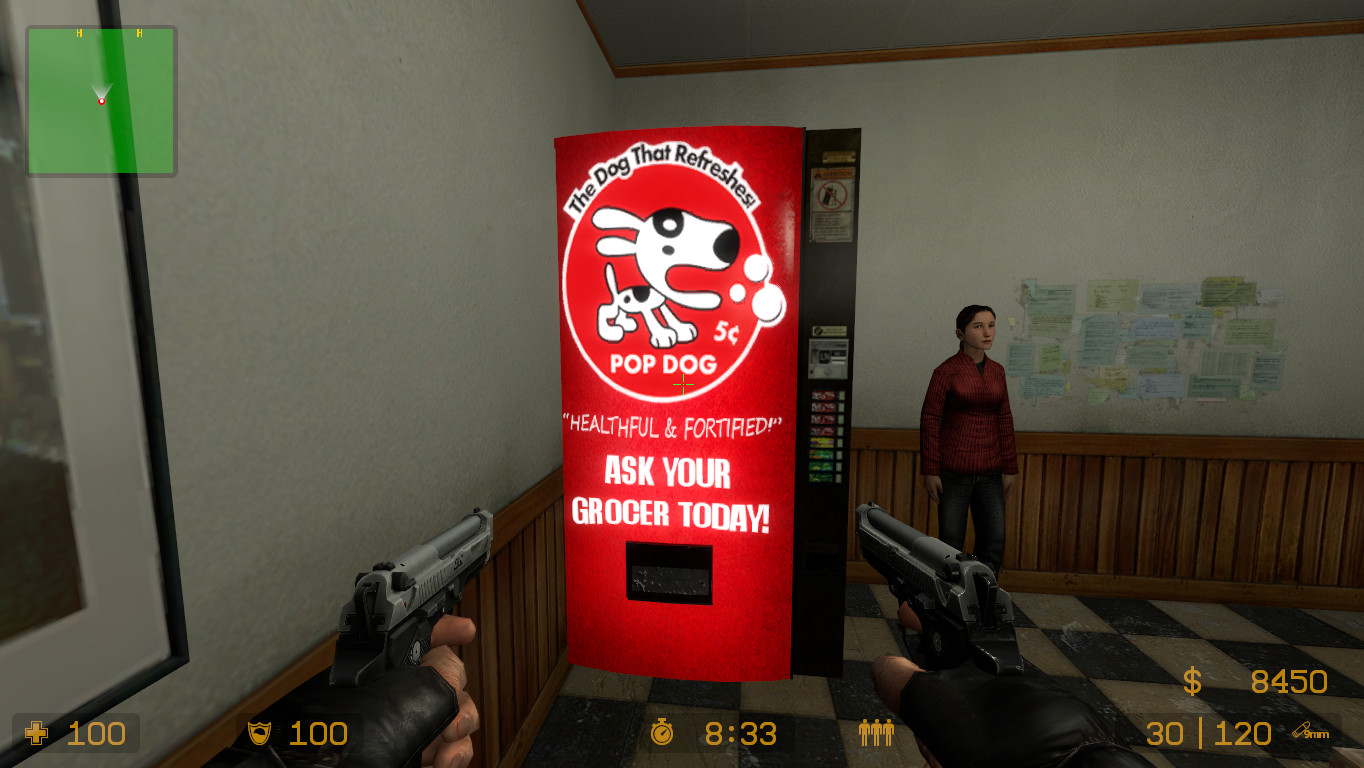
Task: Open the dispenser flap at the machine bottom
Action: pyautogui.click(x=668, y=571)
